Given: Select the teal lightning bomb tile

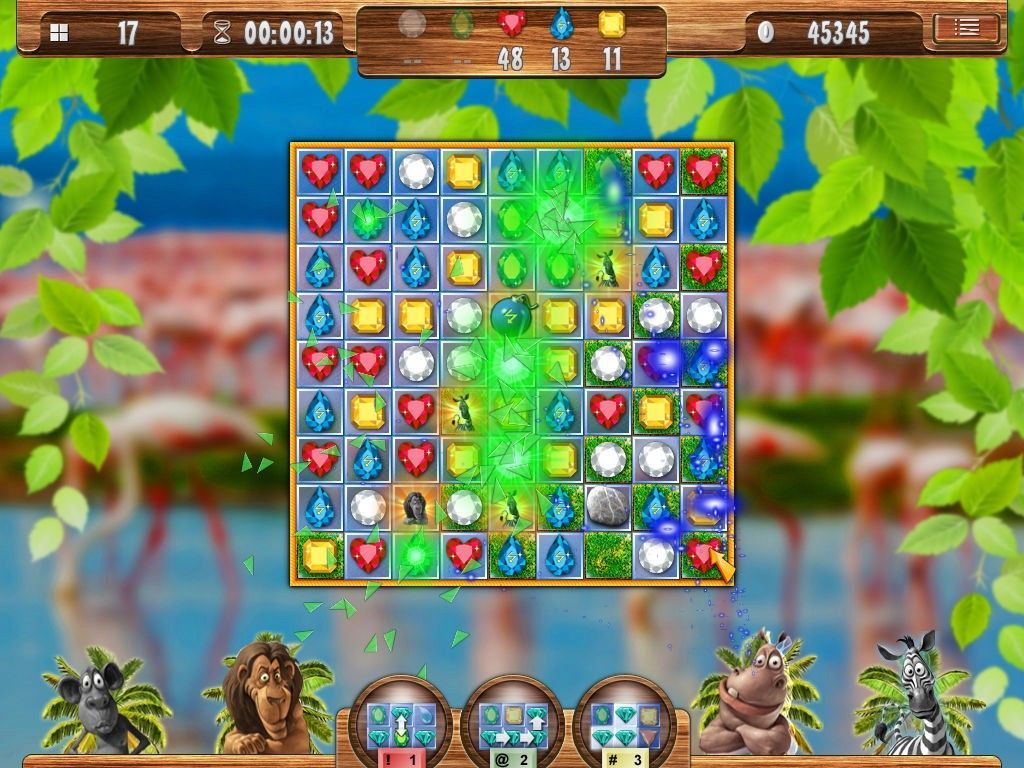Looking at the screenshot, I should (x=512, y=315).
